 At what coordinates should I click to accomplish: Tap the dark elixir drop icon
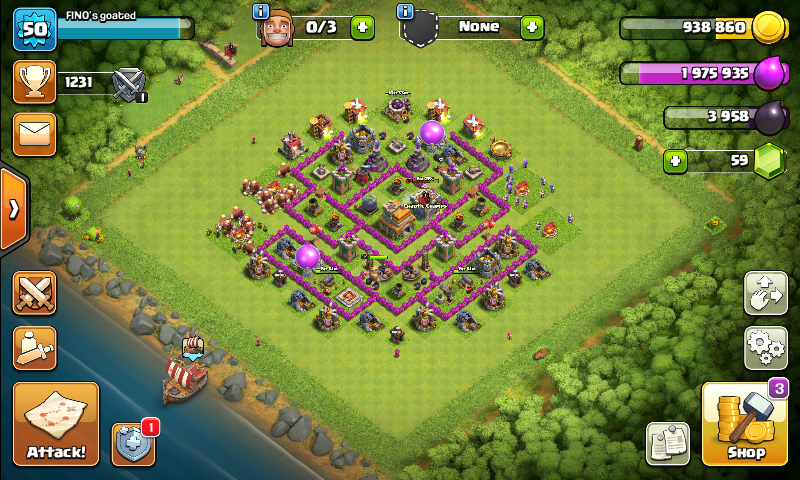[770, 117]
